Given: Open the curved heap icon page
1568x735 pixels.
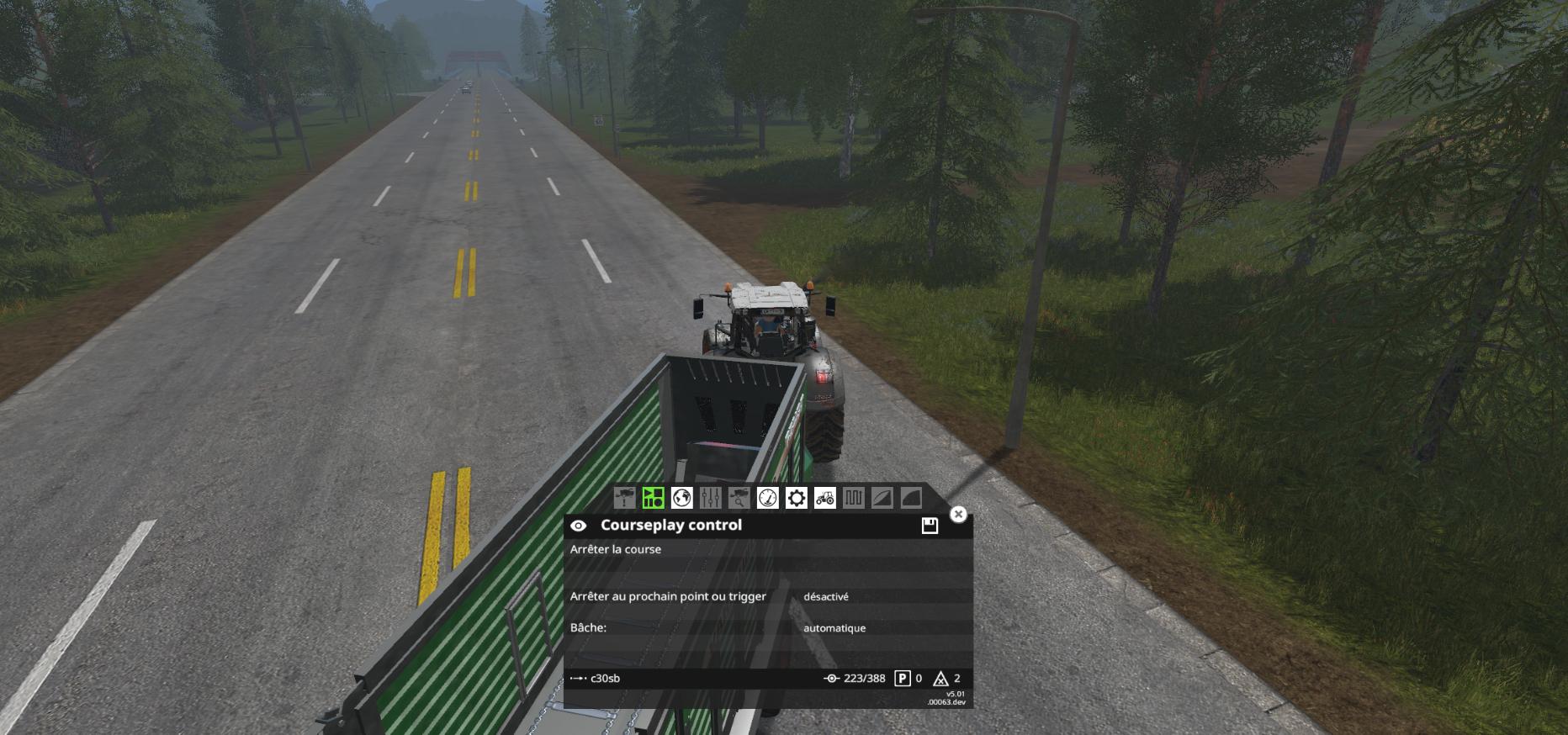Looking at the screenshot, I should tap(910, 498).
